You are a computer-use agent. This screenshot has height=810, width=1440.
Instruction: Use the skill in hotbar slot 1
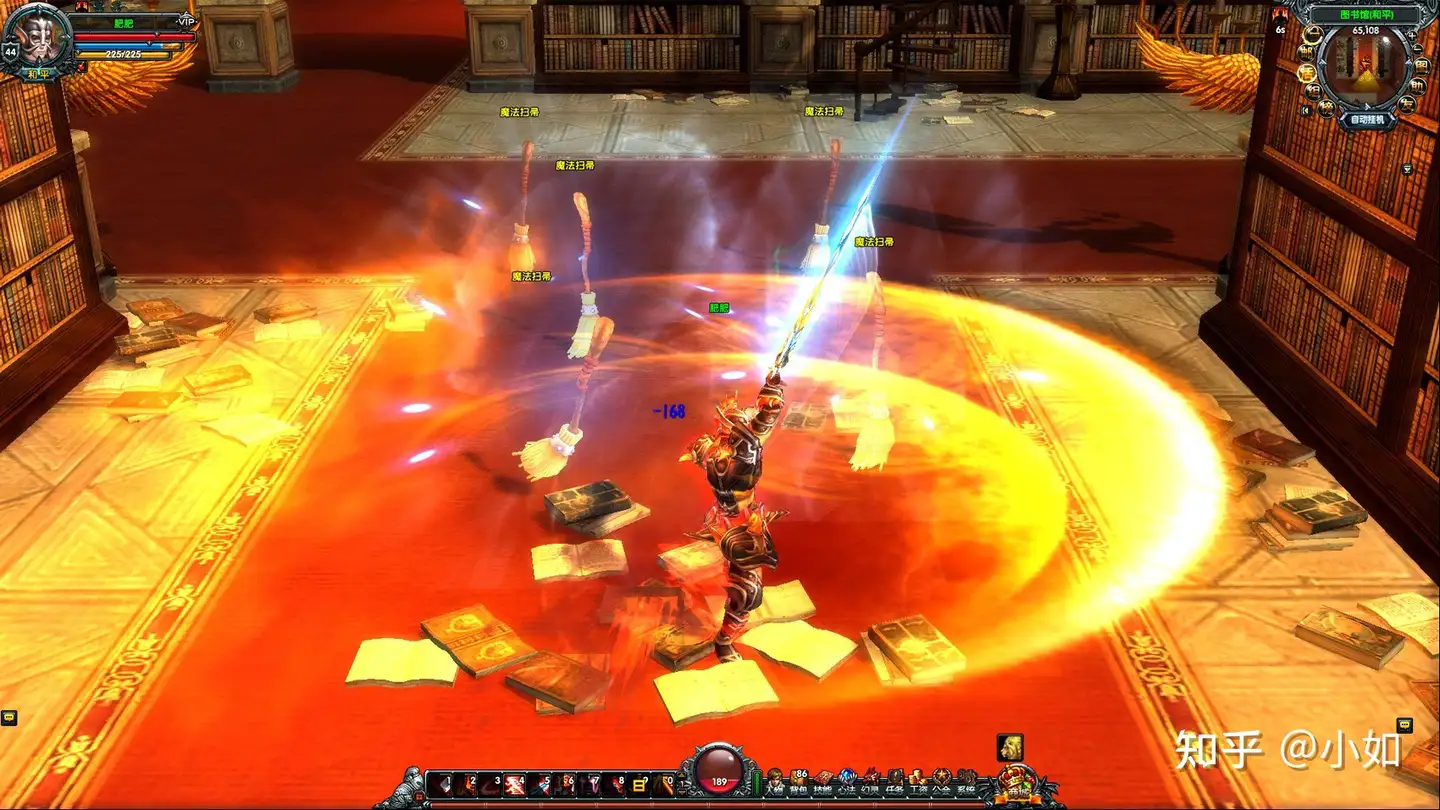coord(442,785)
